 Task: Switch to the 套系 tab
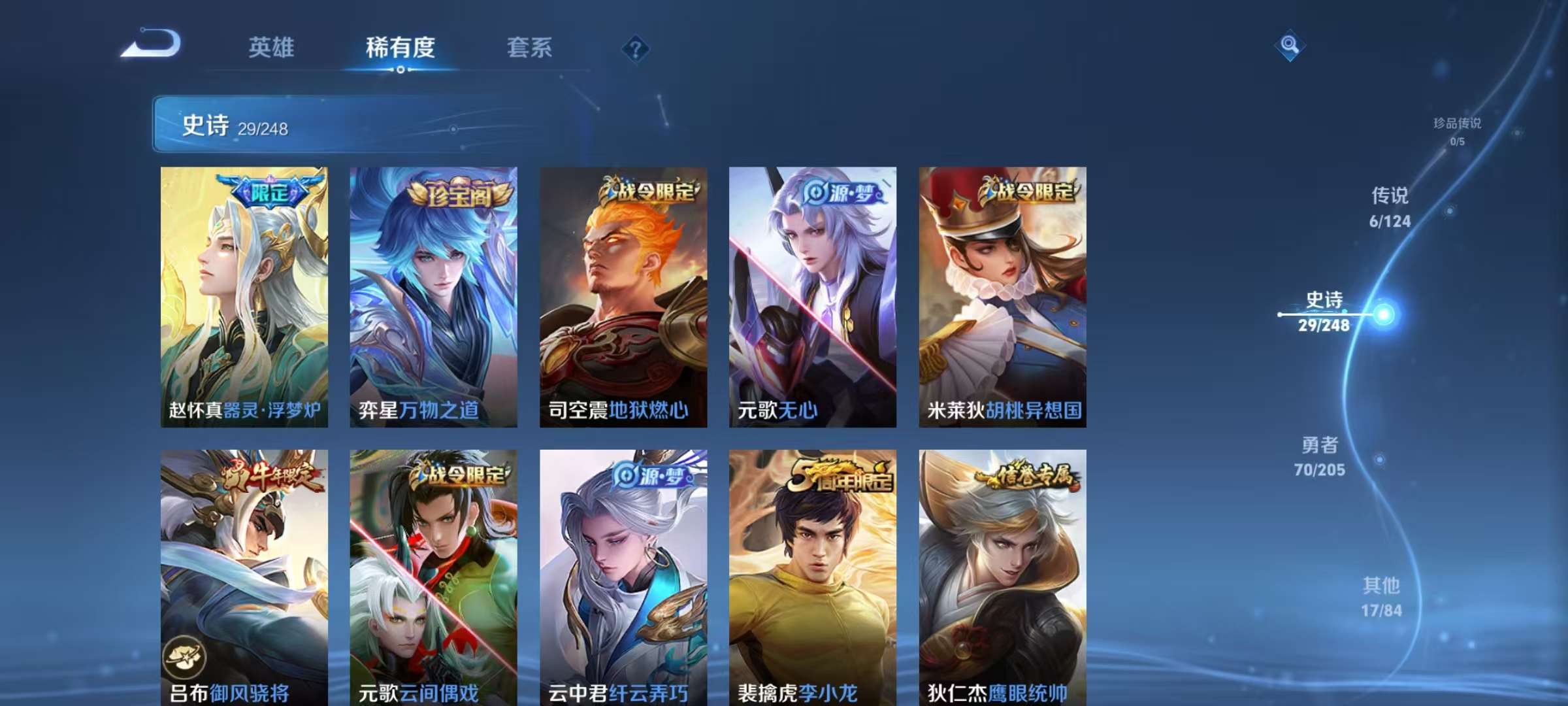(529, 48)
